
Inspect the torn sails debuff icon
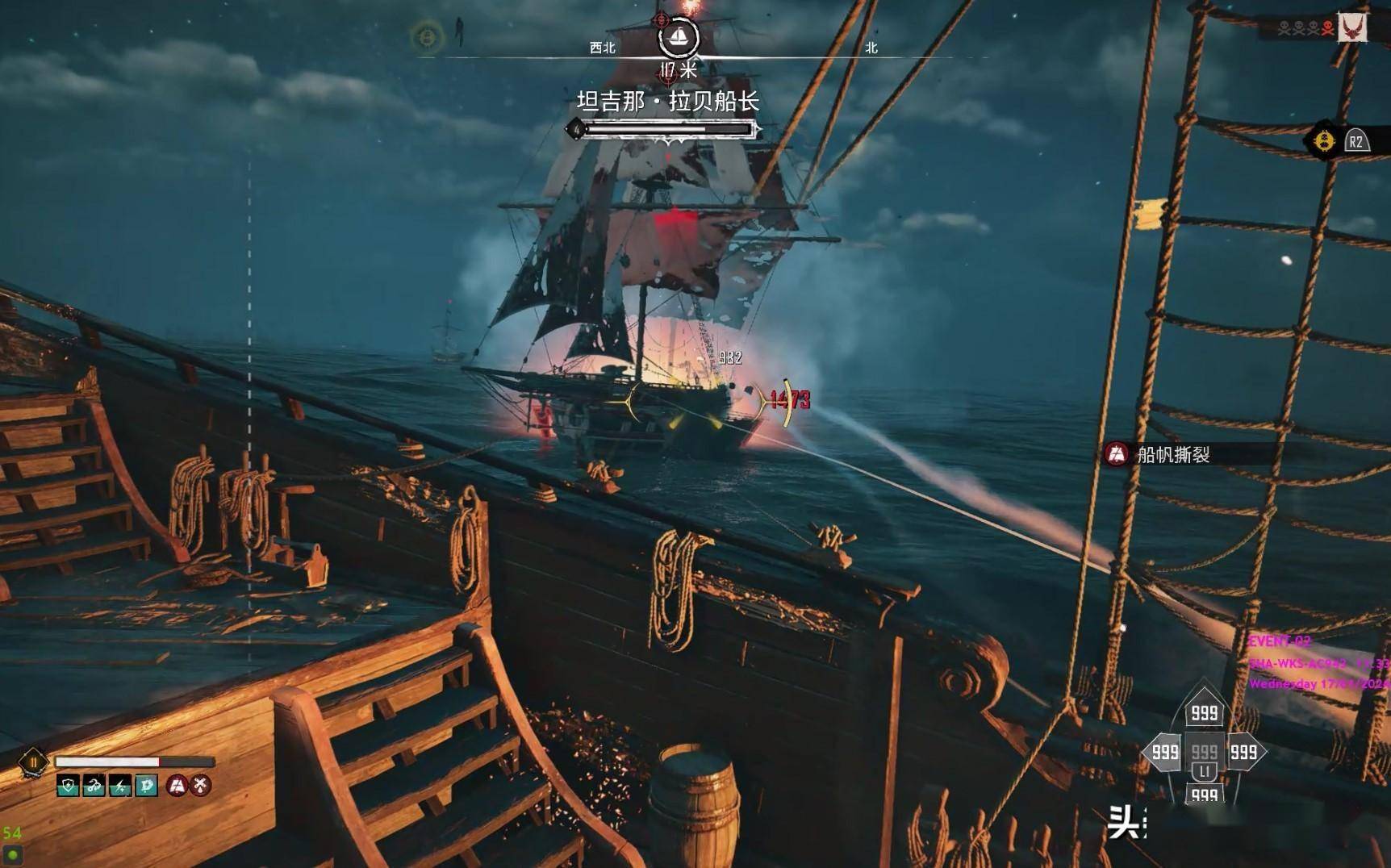point(177,785)
